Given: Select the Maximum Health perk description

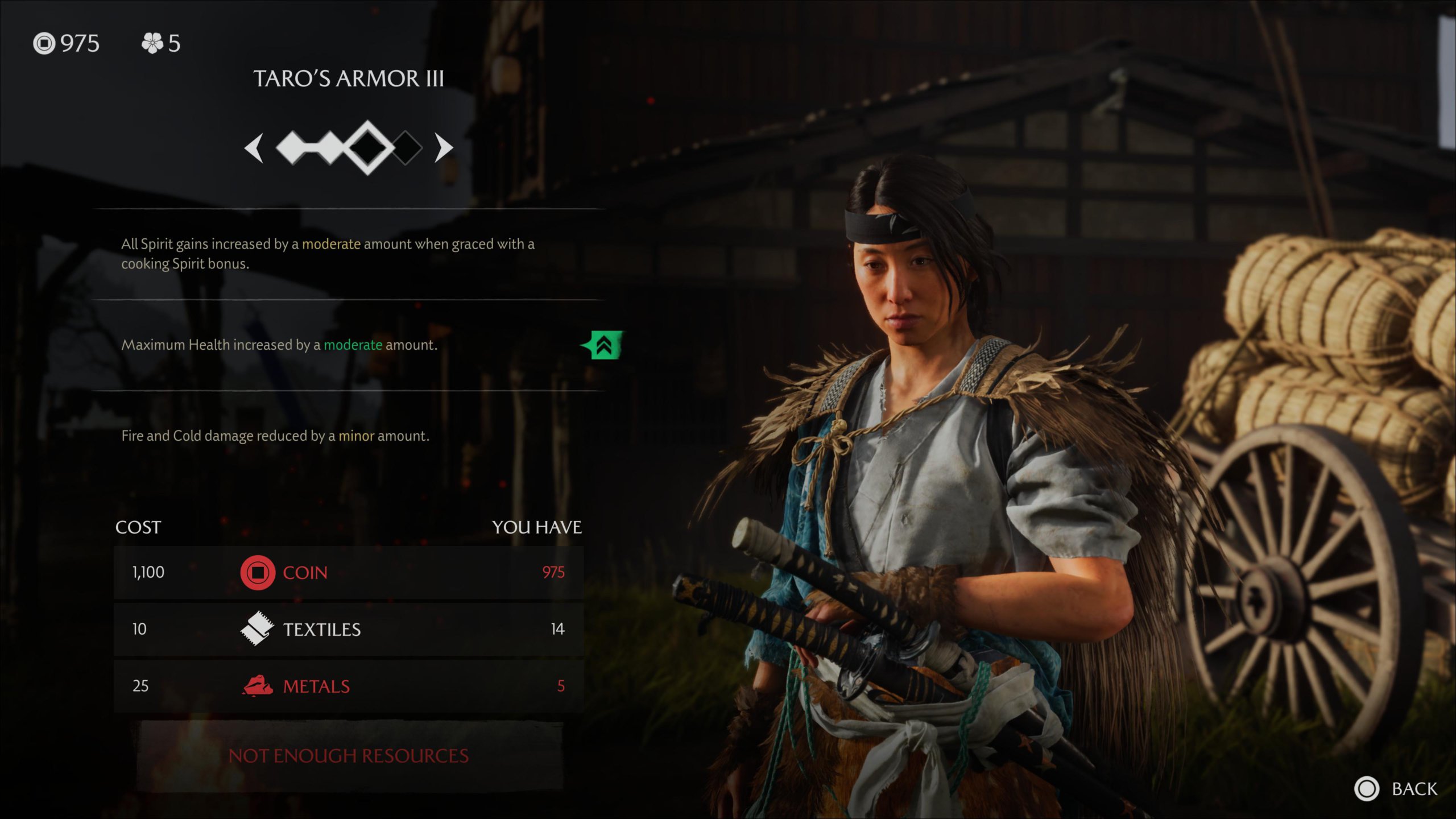Looking at the screenshot, I should click(279, 345).
